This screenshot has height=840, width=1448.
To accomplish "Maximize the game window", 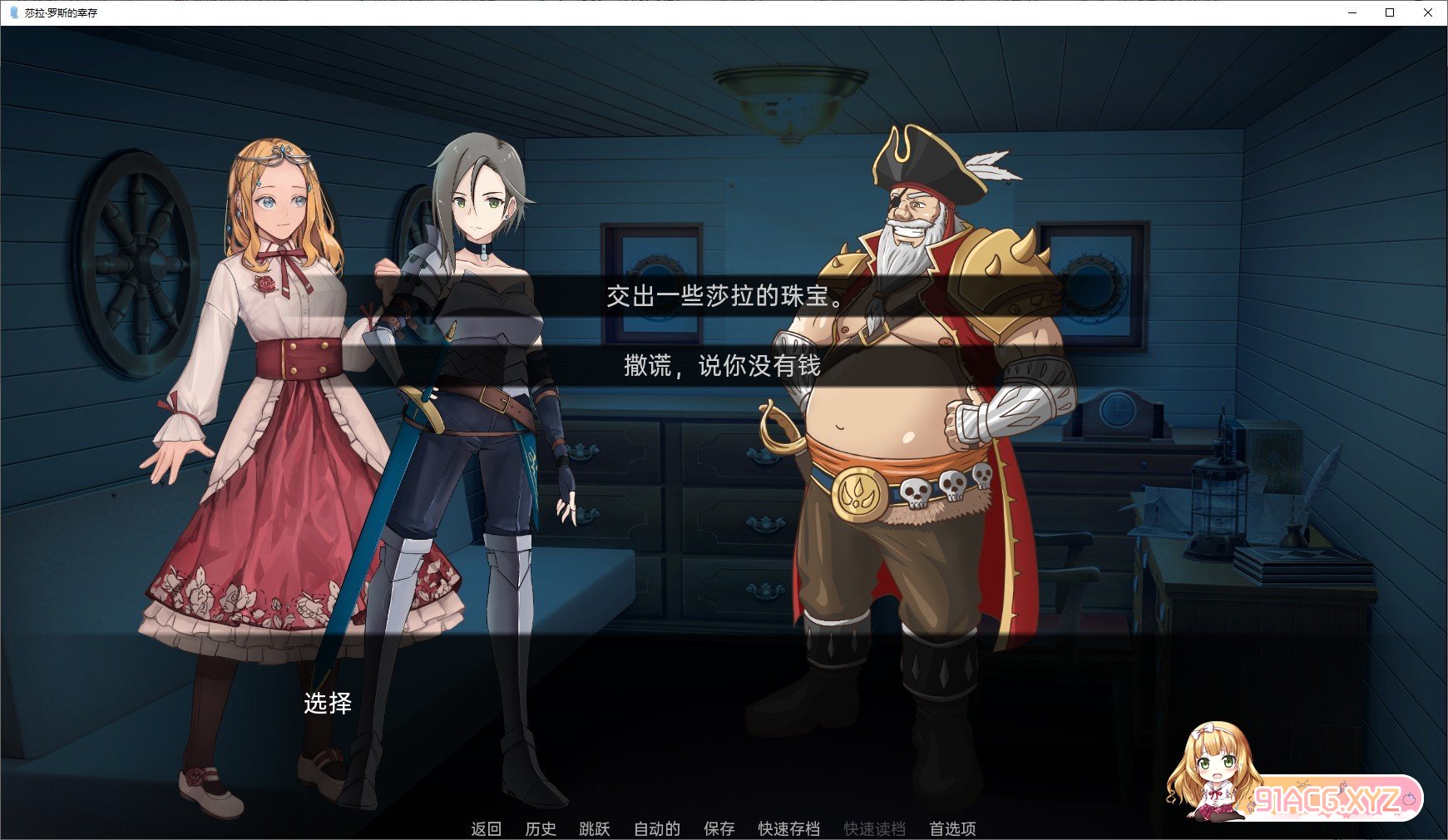I will pos(1390,12).
